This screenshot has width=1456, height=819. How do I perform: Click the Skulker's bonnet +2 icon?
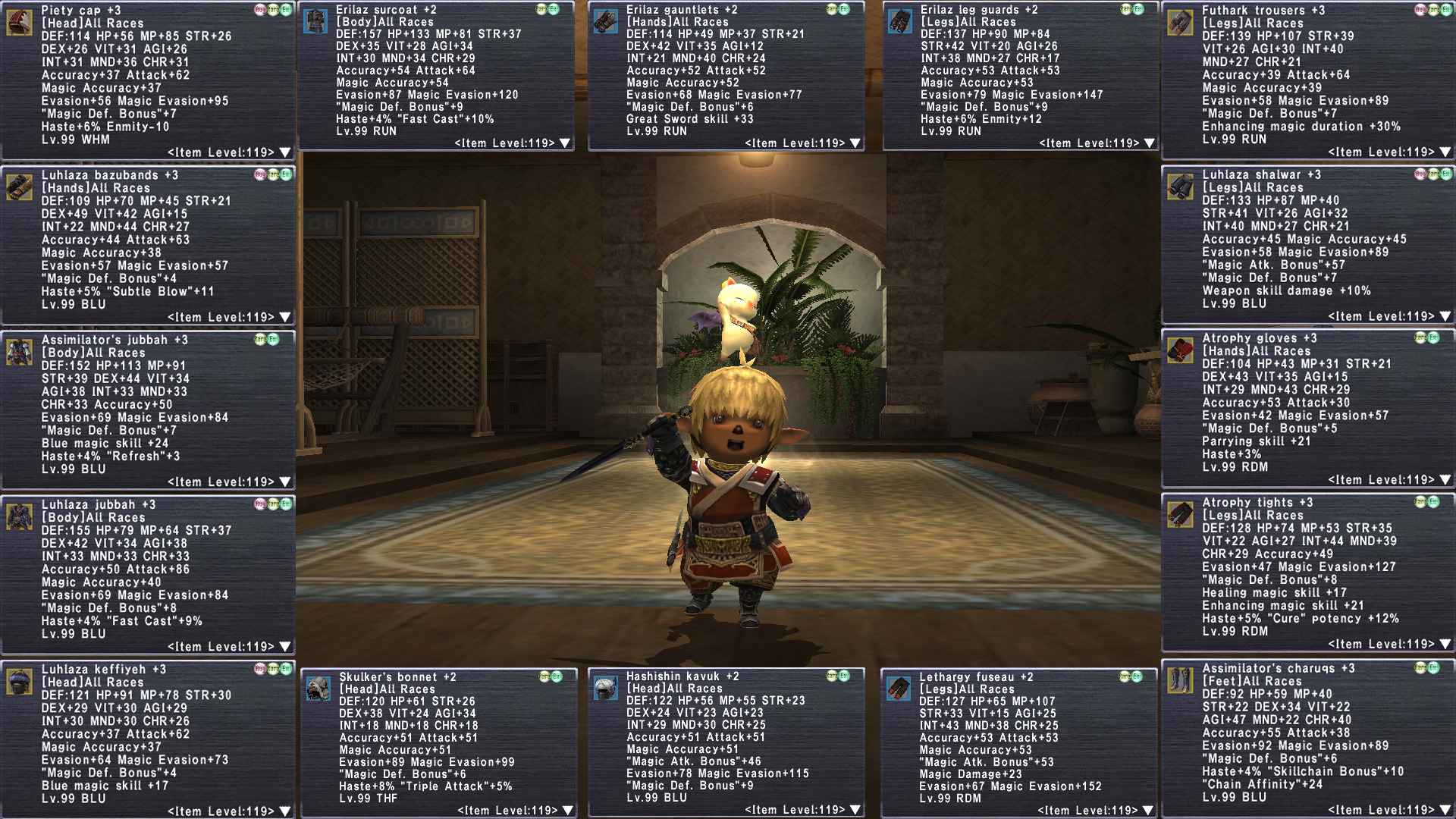(x=318, y=688)
